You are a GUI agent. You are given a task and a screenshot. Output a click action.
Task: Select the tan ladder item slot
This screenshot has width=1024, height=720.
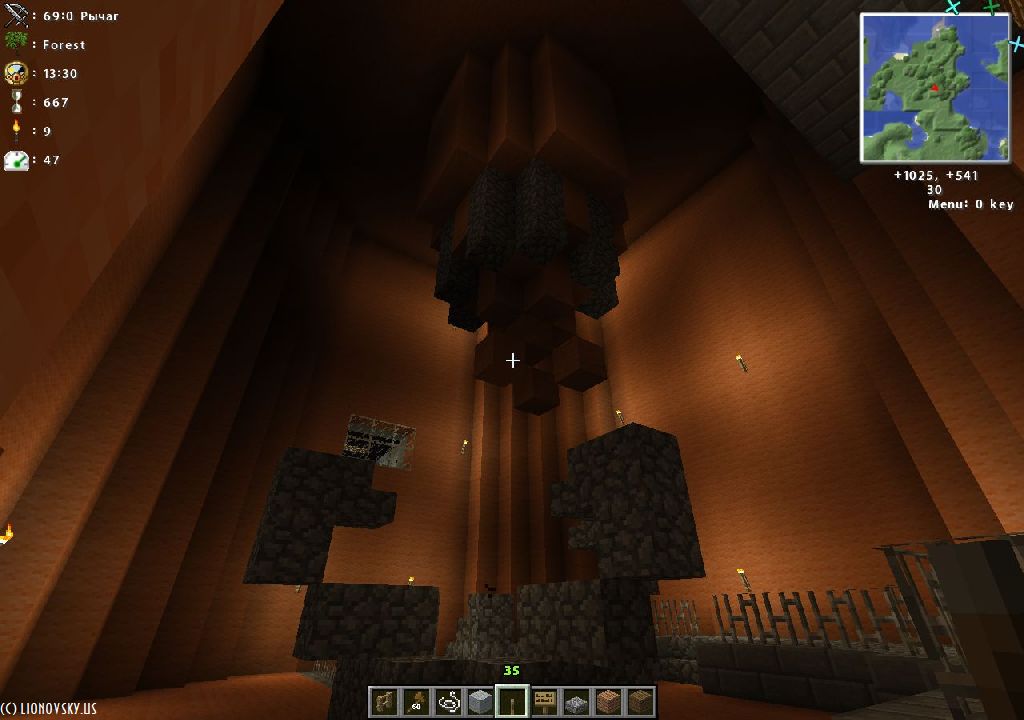(x=384, y=701)
